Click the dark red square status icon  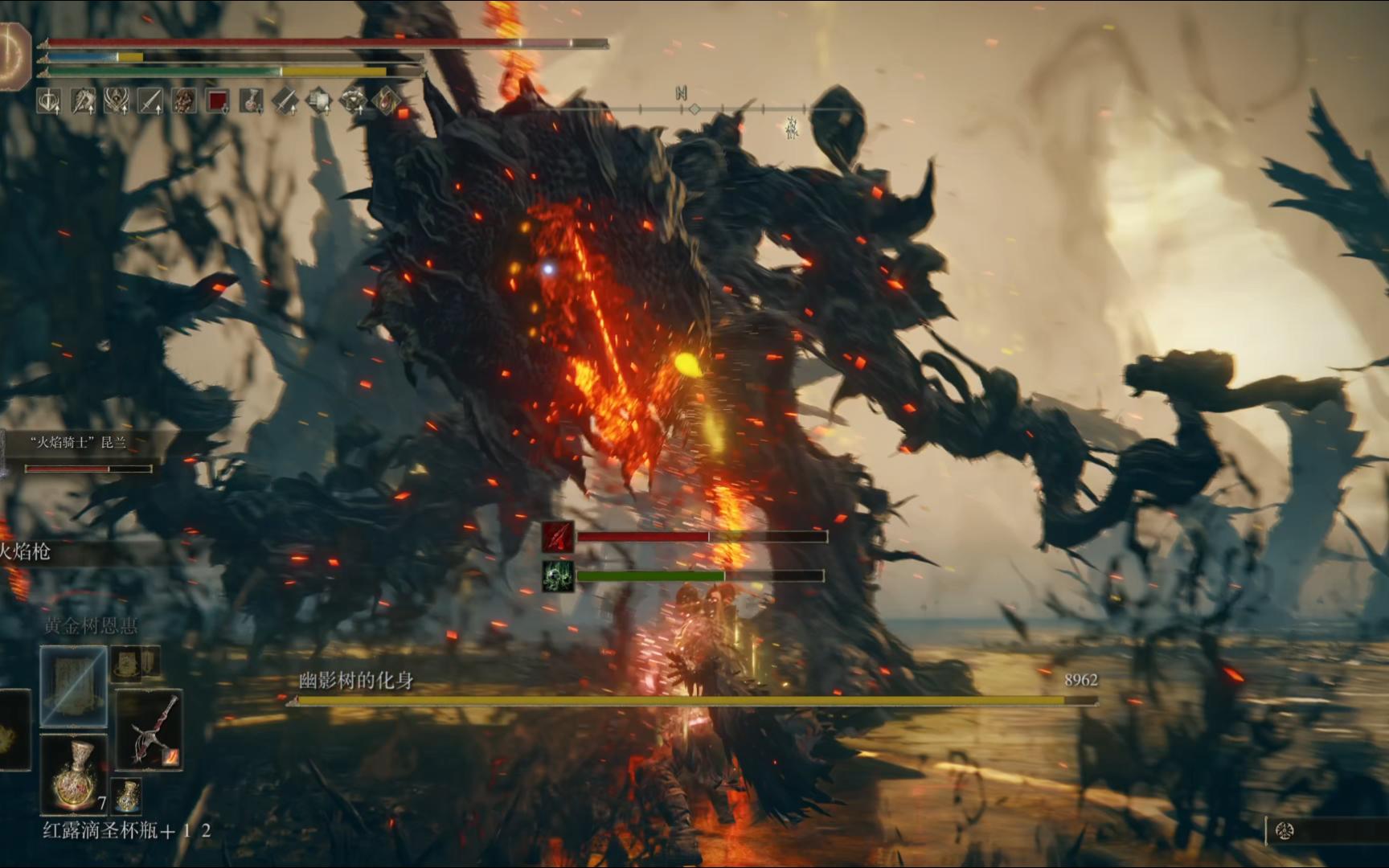(218, 101)
